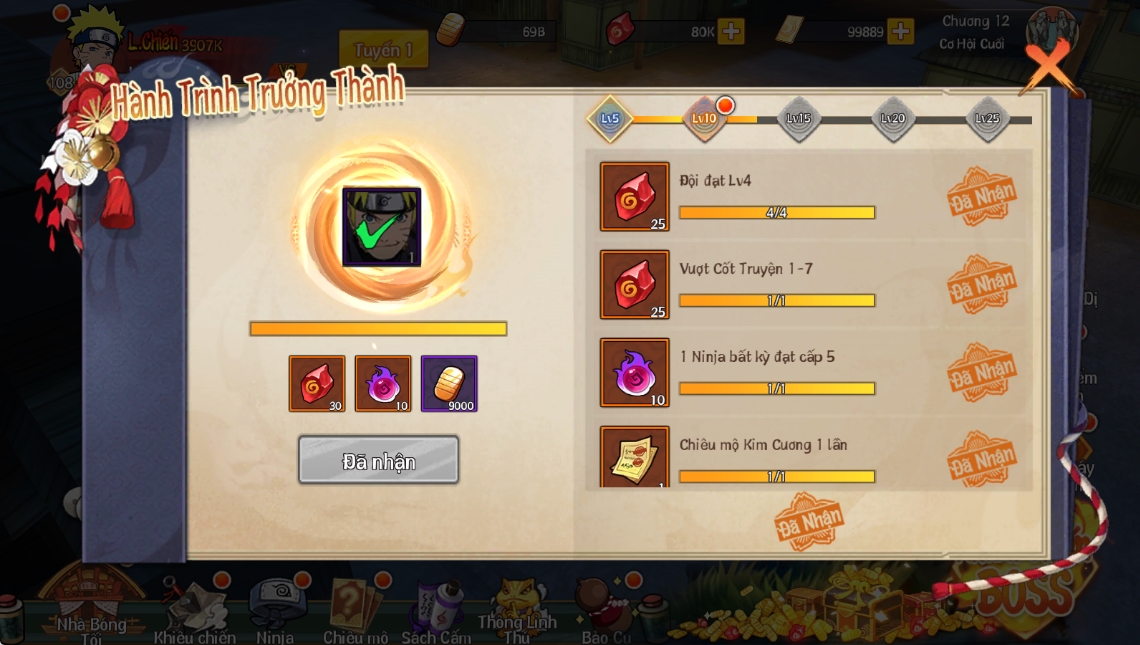Viewport: 1140px width, 645px height.
Task: Close the Hành Trình Trưởng Thành panel
Action: click(x=1048, y=68)
